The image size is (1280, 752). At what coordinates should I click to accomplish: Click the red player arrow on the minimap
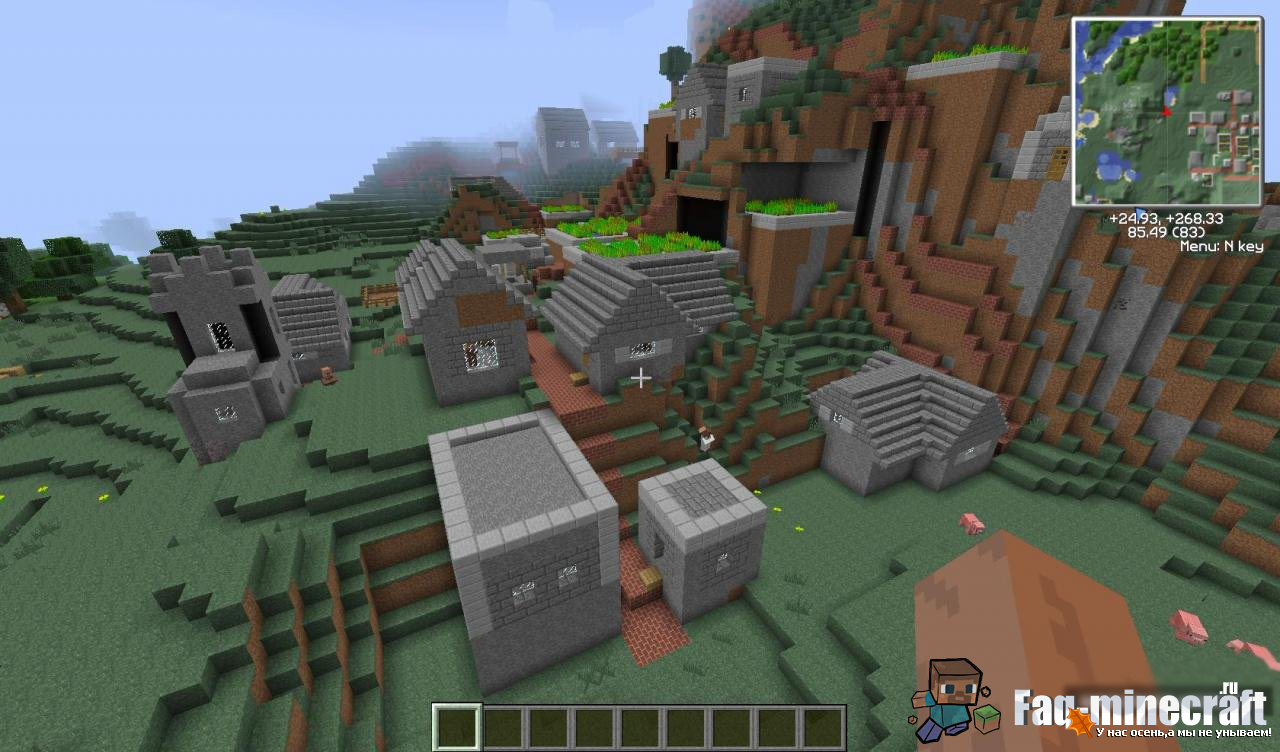pos(1166,111)
